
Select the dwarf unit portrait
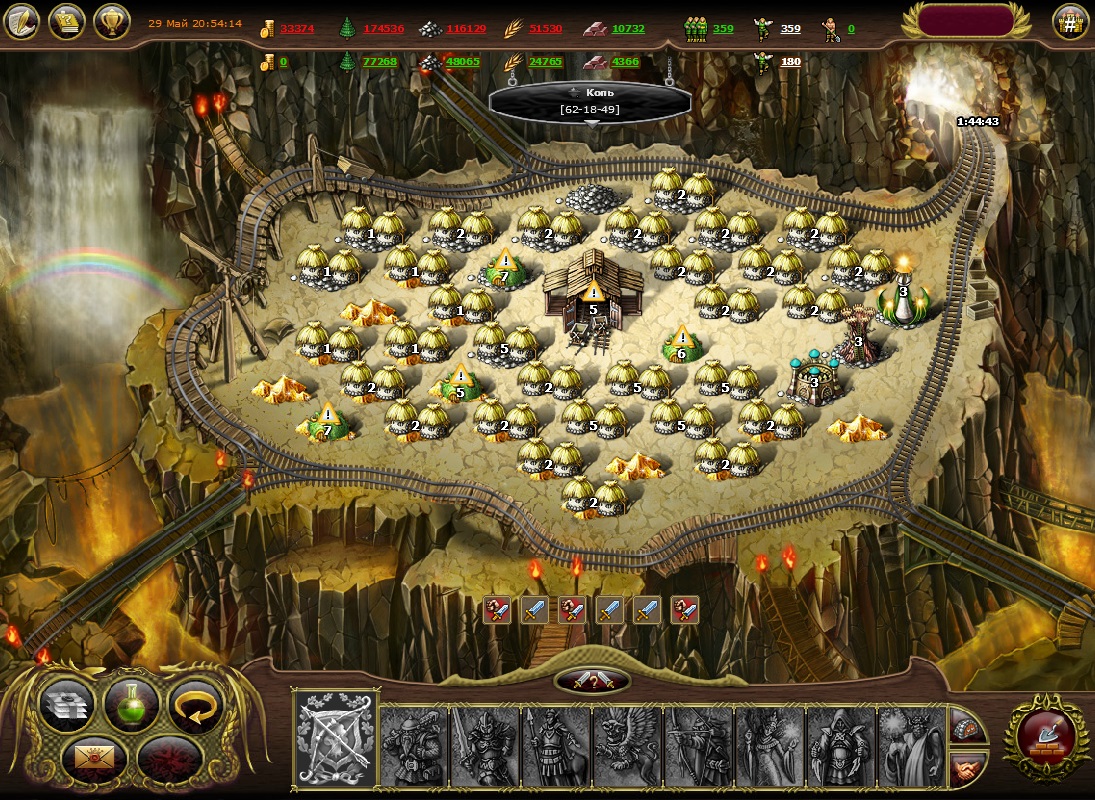413,746
